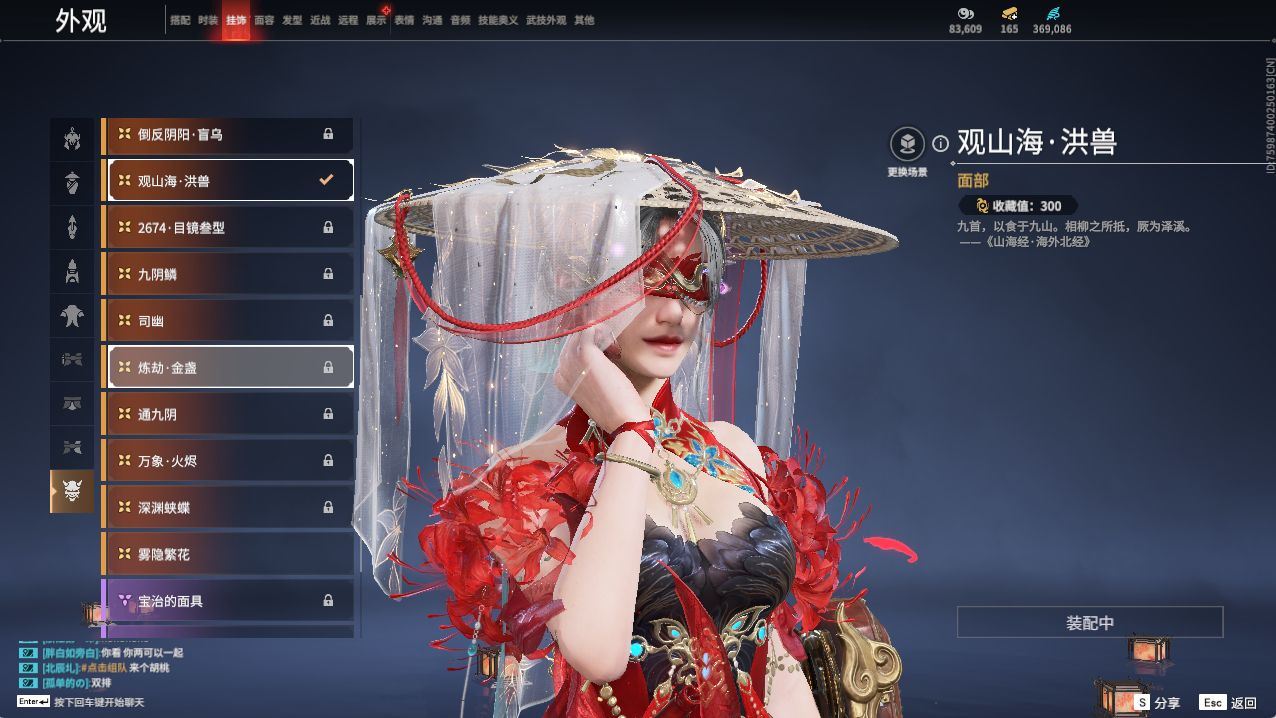This screenshot has width=1276, height=718.
Task: Select the 万象·火烬 entry
Action: pos(230,461)
